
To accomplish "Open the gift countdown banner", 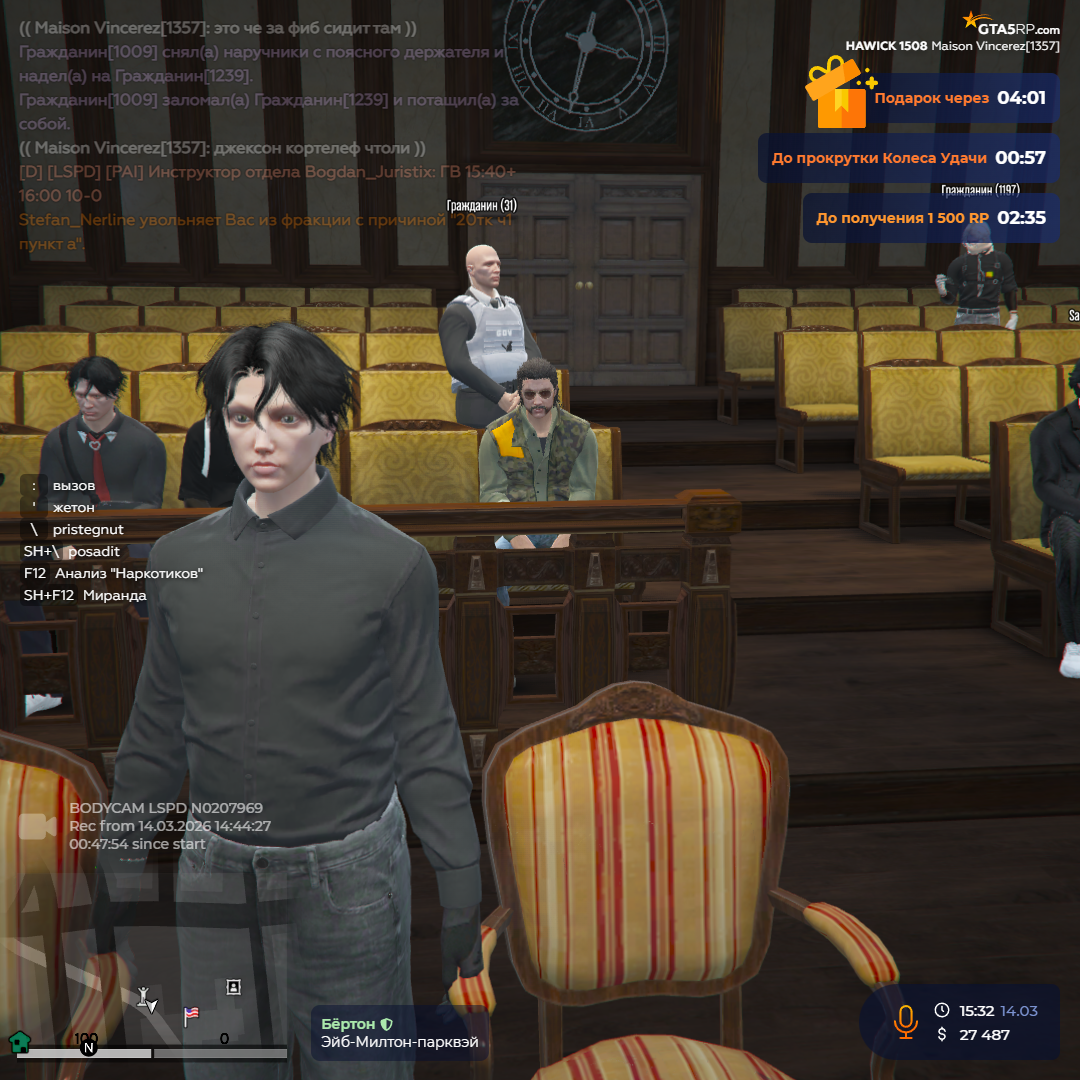I will 958,98.
